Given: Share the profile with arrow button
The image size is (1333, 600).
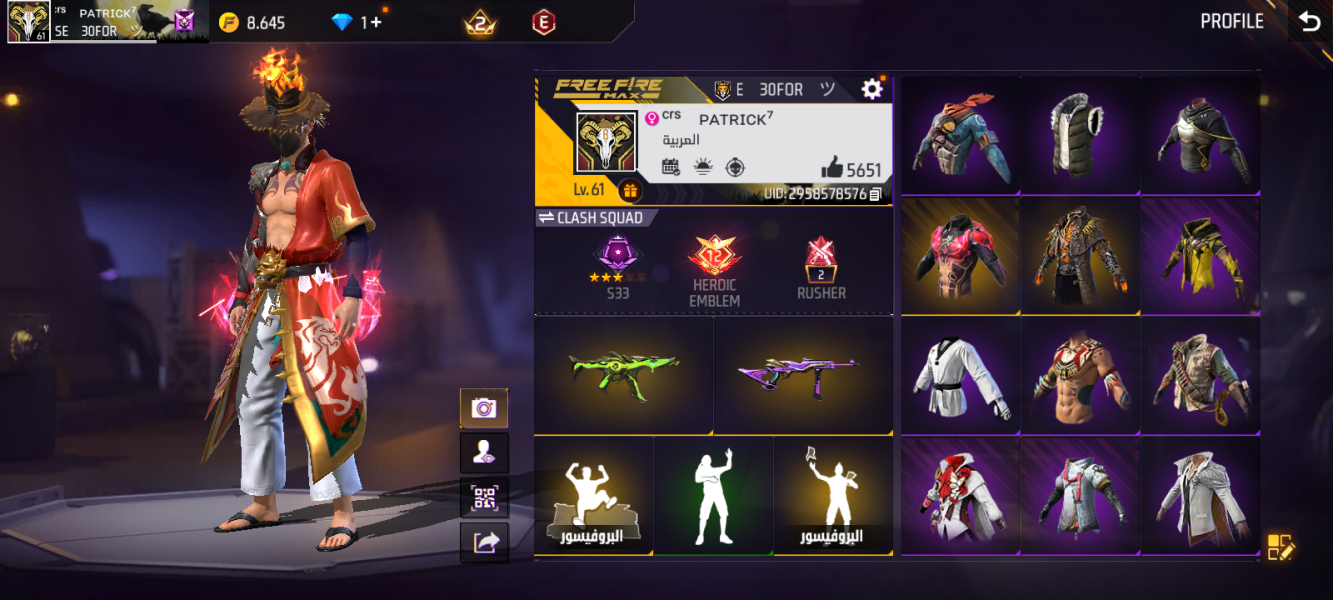Looking at the screenshot, I should pos(484,542).
